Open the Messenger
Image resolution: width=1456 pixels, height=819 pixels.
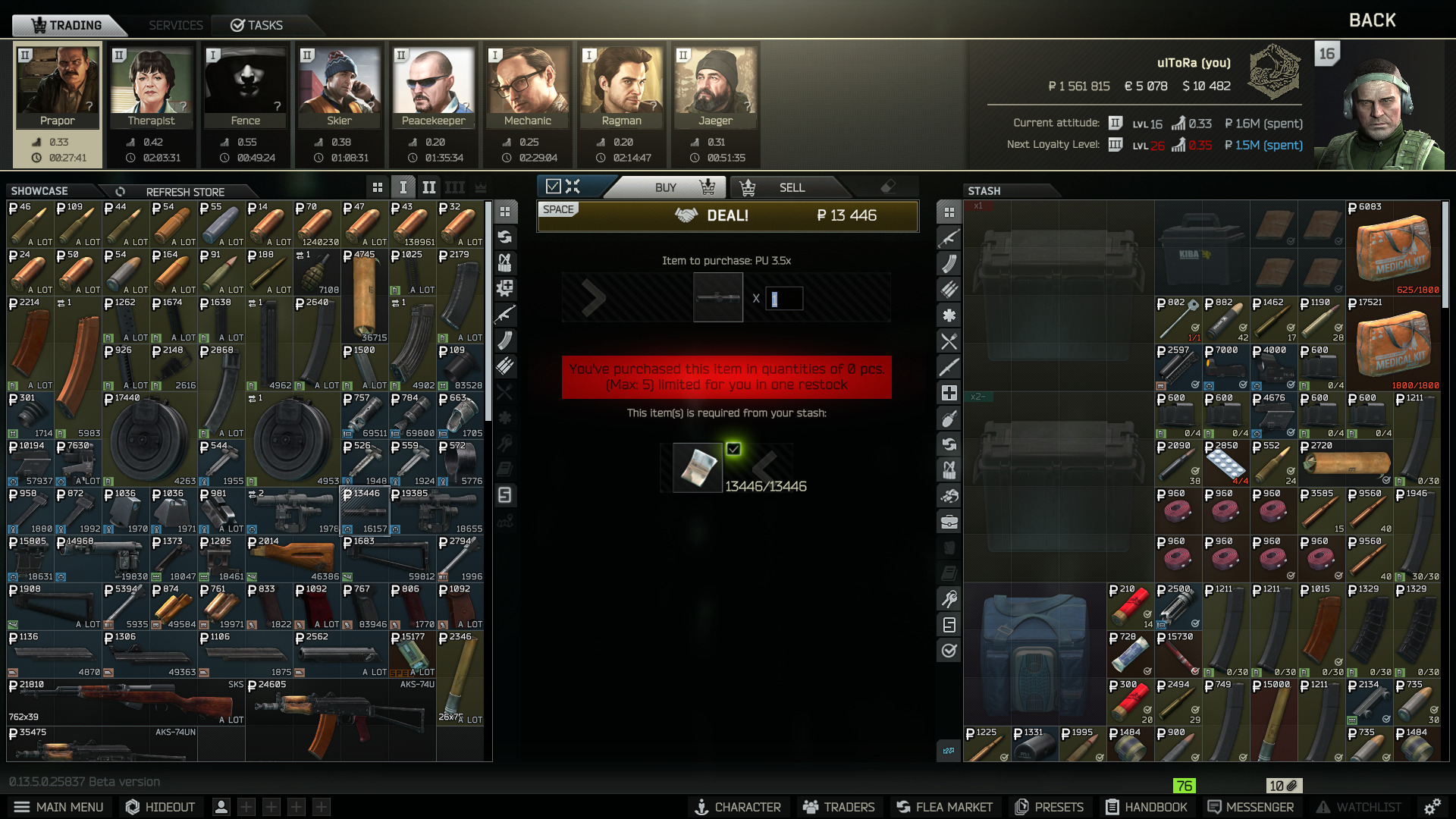1250,807
